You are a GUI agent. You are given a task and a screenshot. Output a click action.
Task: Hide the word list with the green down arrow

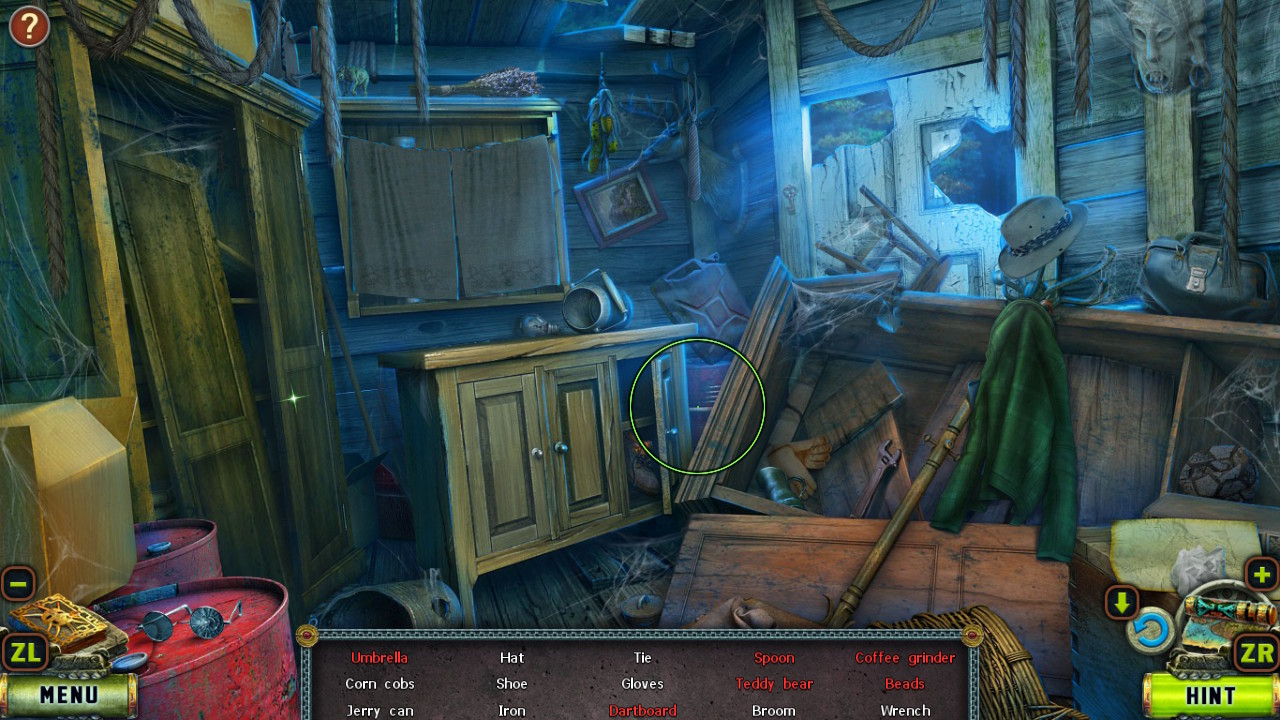point(1122,603)
